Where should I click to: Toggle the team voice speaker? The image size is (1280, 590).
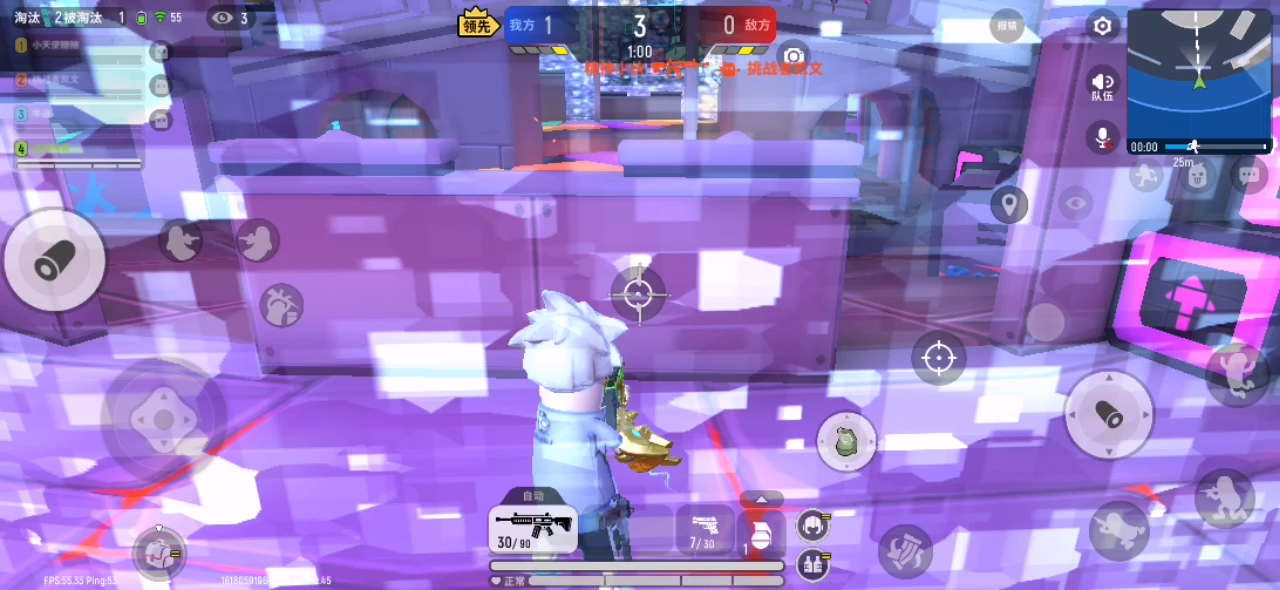(x=1102, y=84)
